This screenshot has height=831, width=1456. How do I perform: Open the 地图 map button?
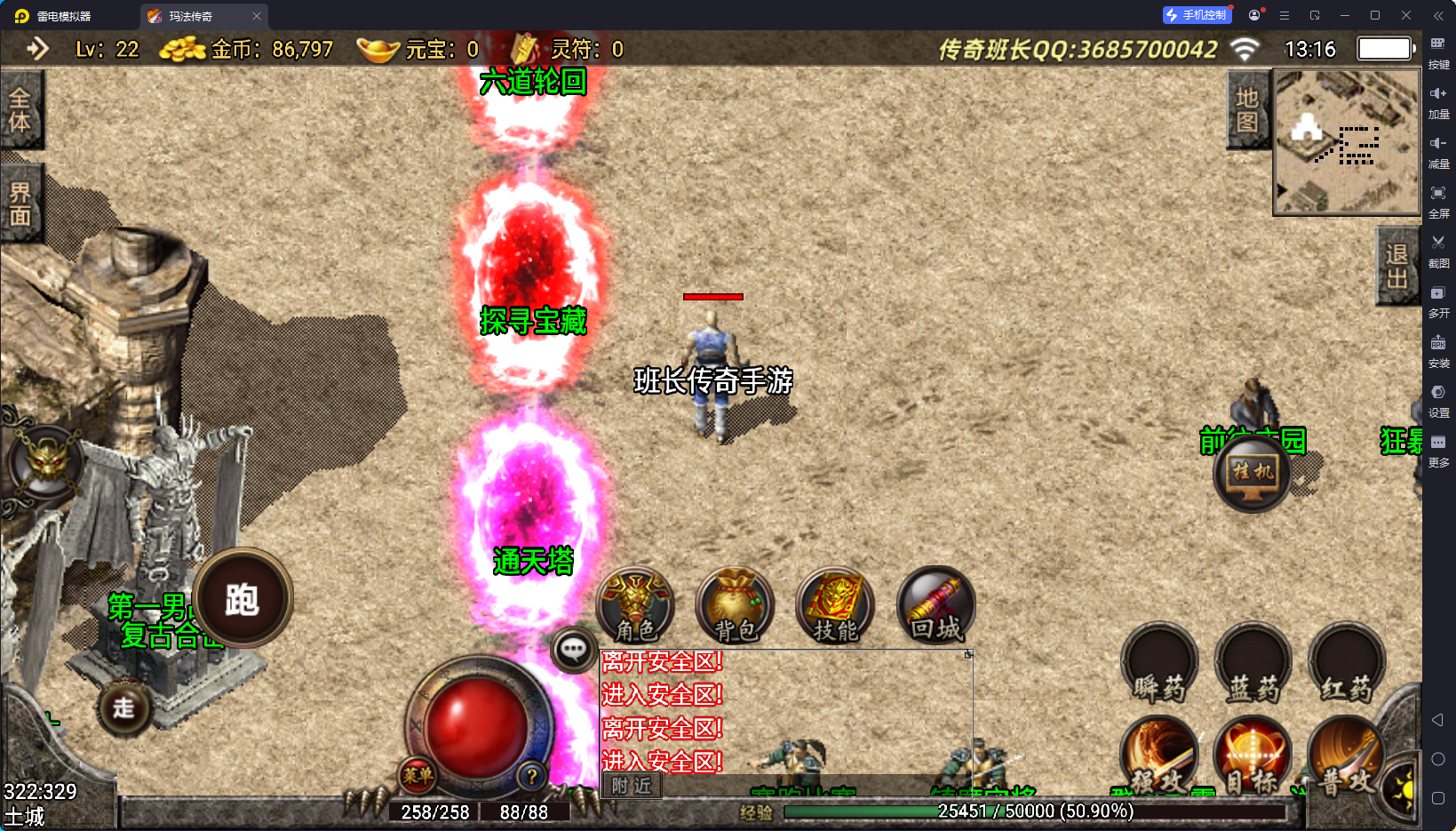click(1247, 110)
